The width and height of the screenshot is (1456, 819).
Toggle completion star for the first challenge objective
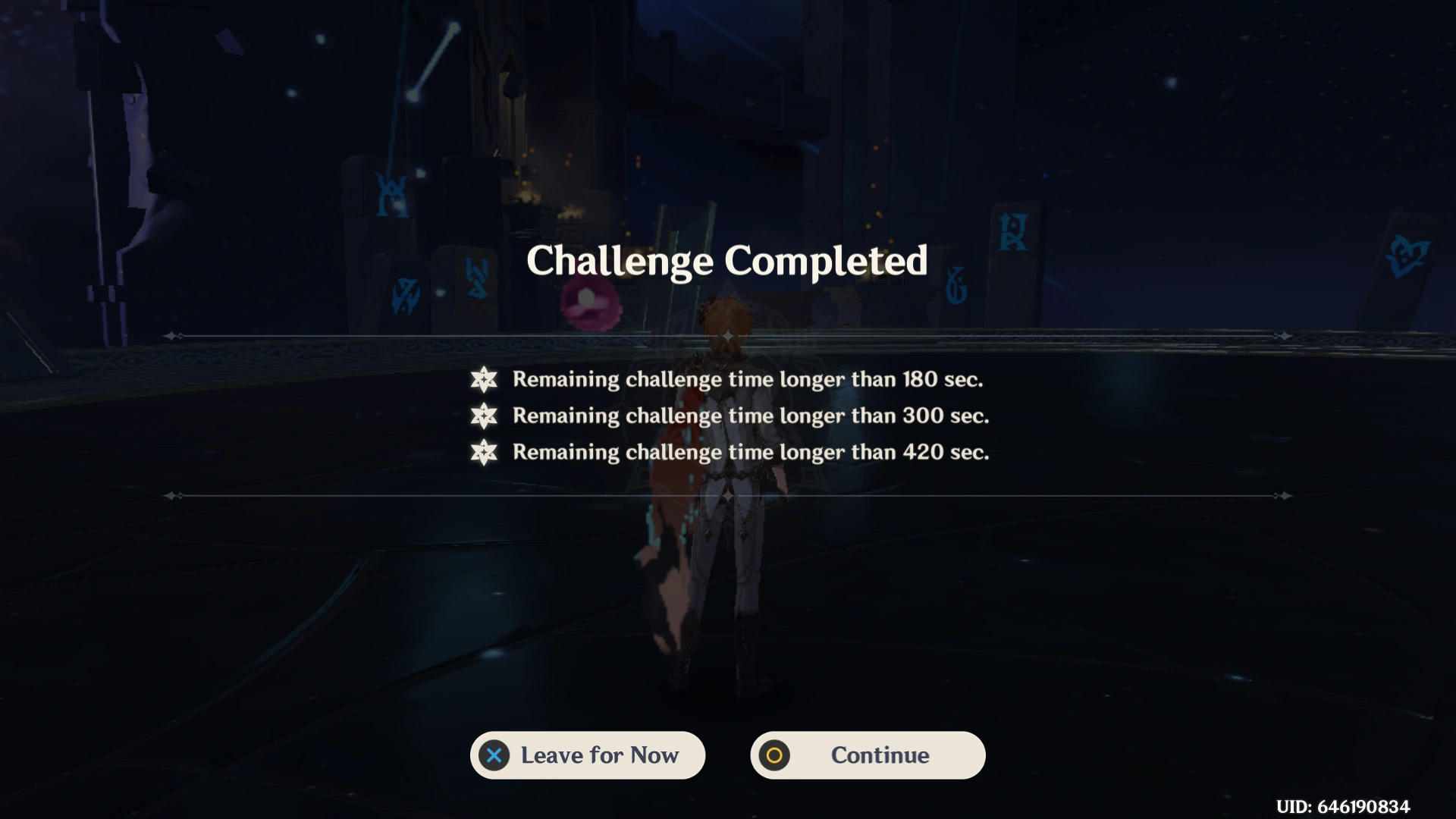(485, 379)
